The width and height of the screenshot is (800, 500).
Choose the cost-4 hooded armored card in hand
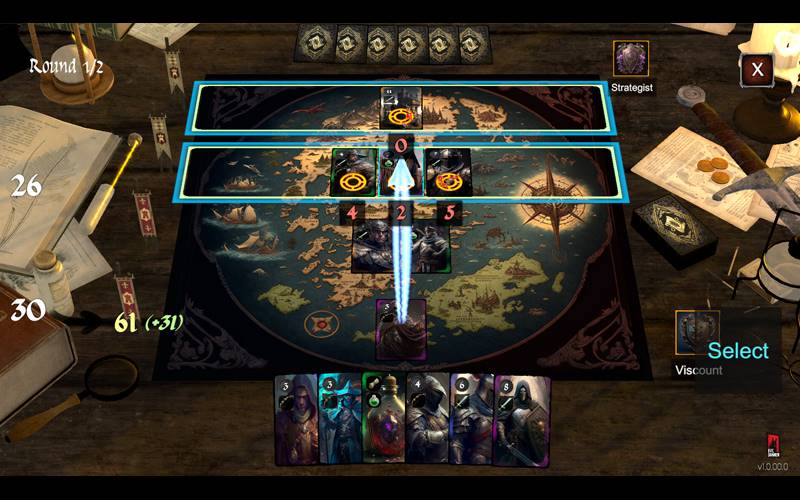[x=427, y=419]
